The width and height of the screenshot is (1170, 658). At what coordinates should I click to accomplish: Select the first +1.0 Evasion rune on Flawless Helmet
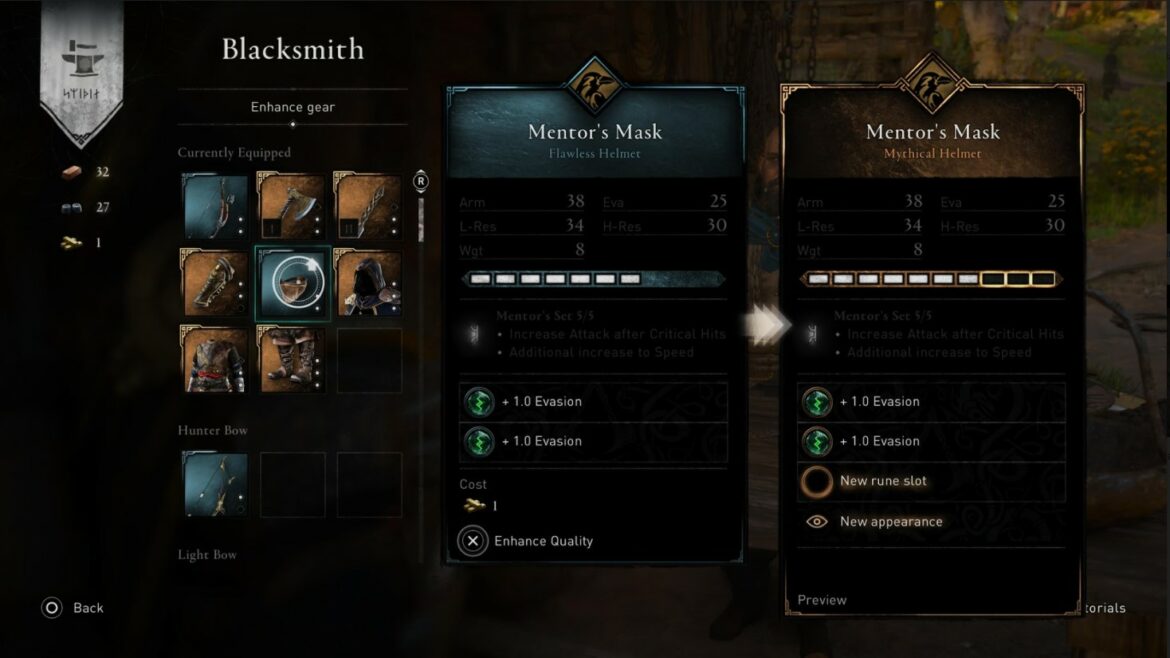pos(594,402)
